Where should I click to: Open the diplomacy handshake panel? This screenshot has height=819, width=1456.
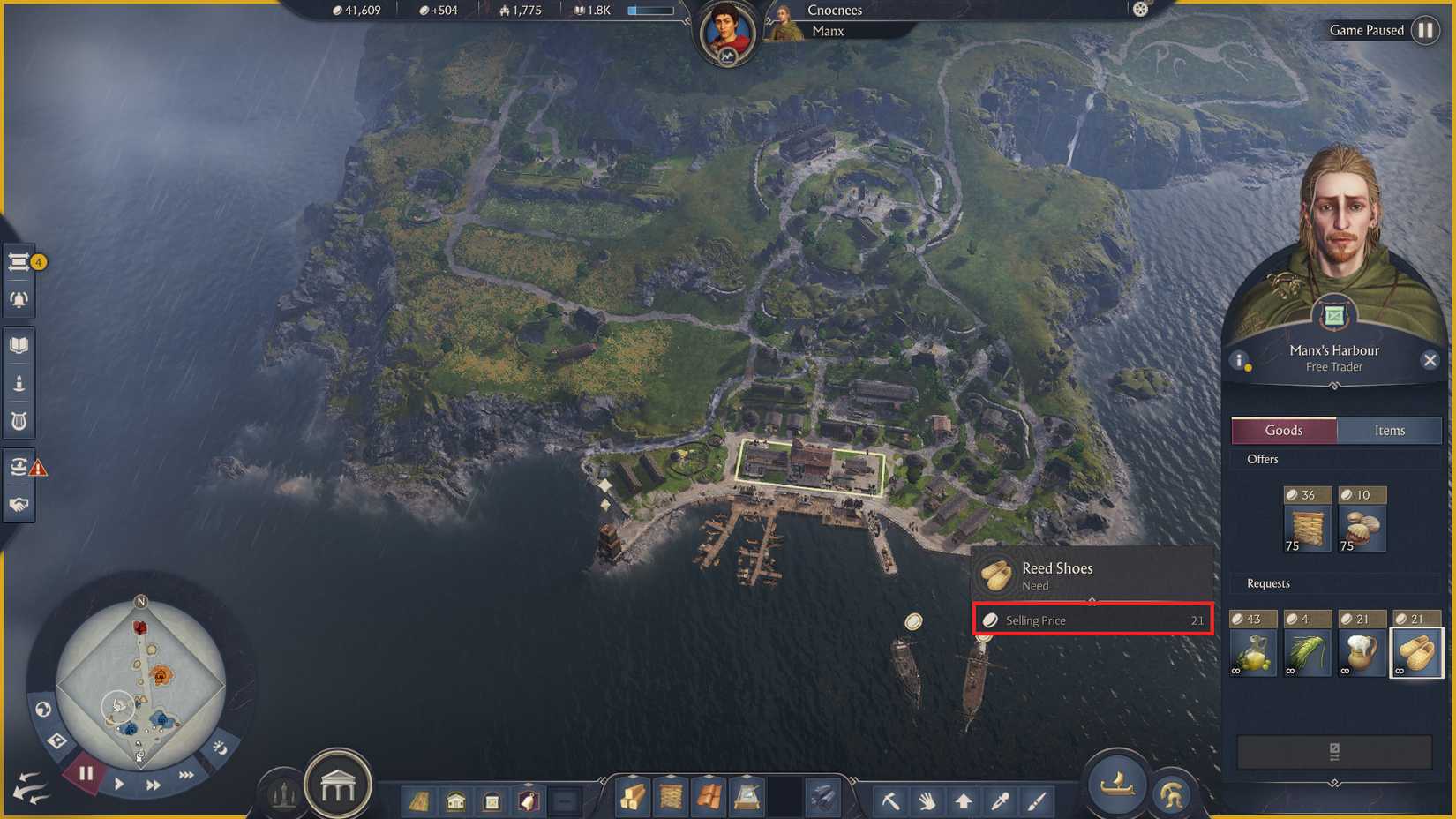tap(19, 504)
